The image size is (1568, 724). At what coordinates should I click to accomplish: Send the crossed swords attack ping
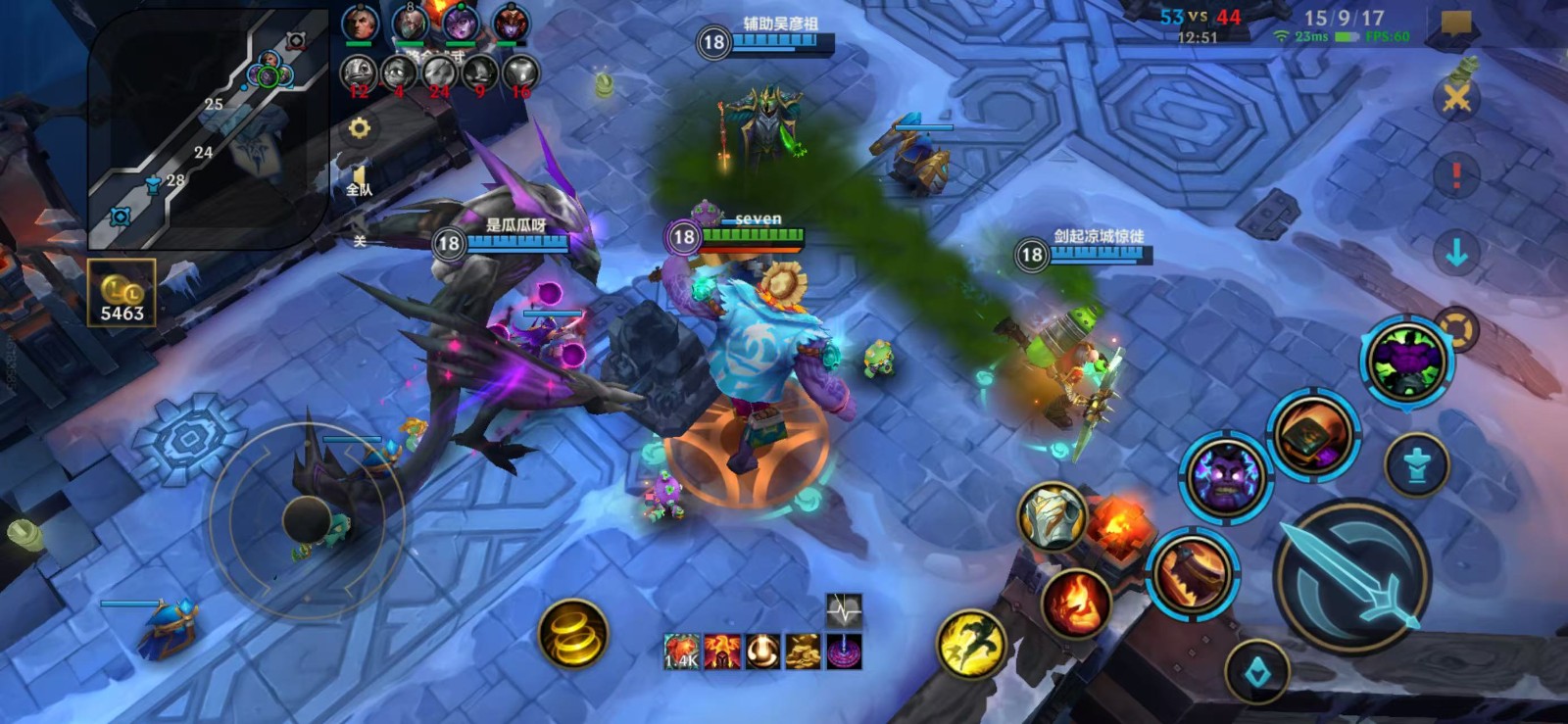[x=1456, y=97]
